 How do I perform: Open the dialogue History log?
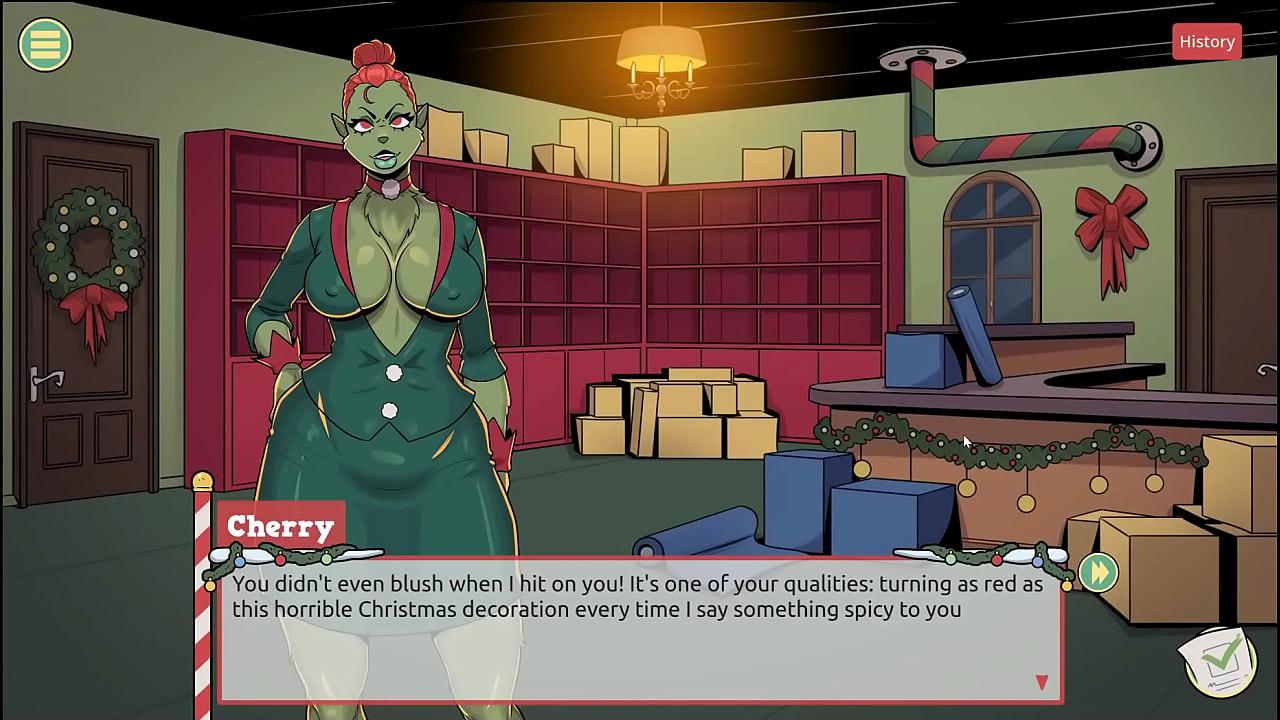click(x=1206, y=42)
